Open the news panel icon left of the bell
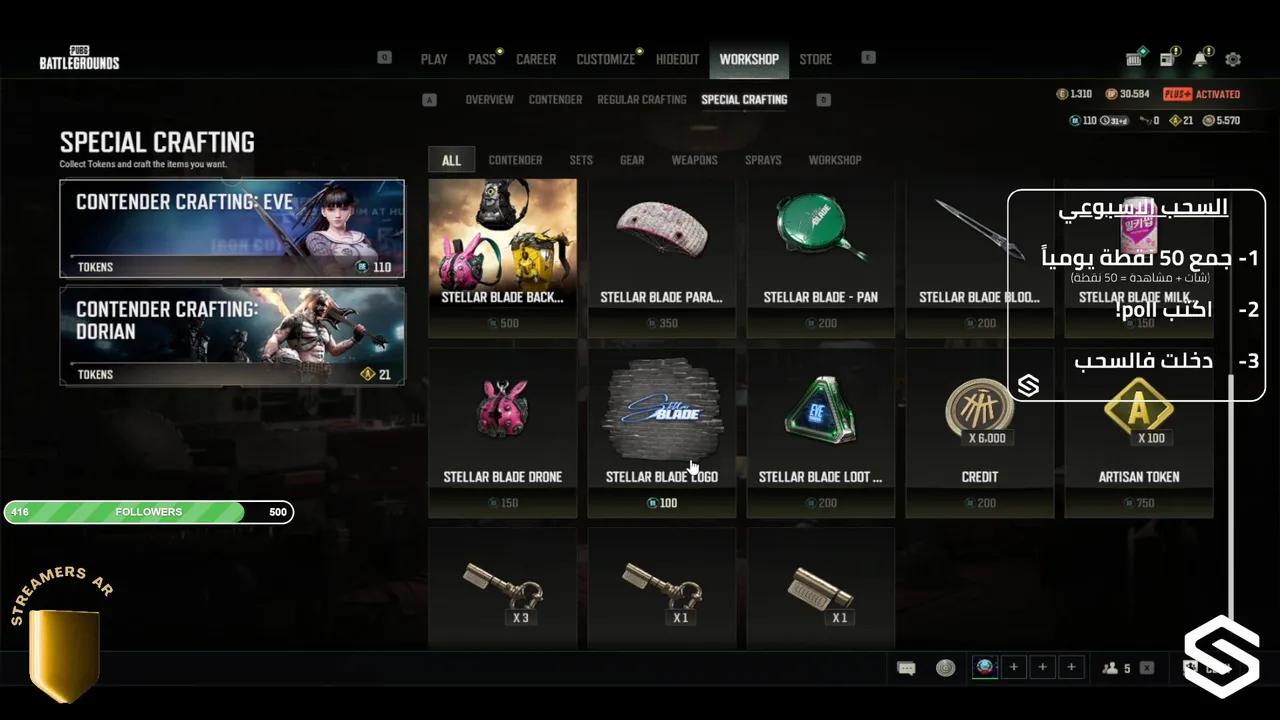1280x720 pixels. 1166,58
